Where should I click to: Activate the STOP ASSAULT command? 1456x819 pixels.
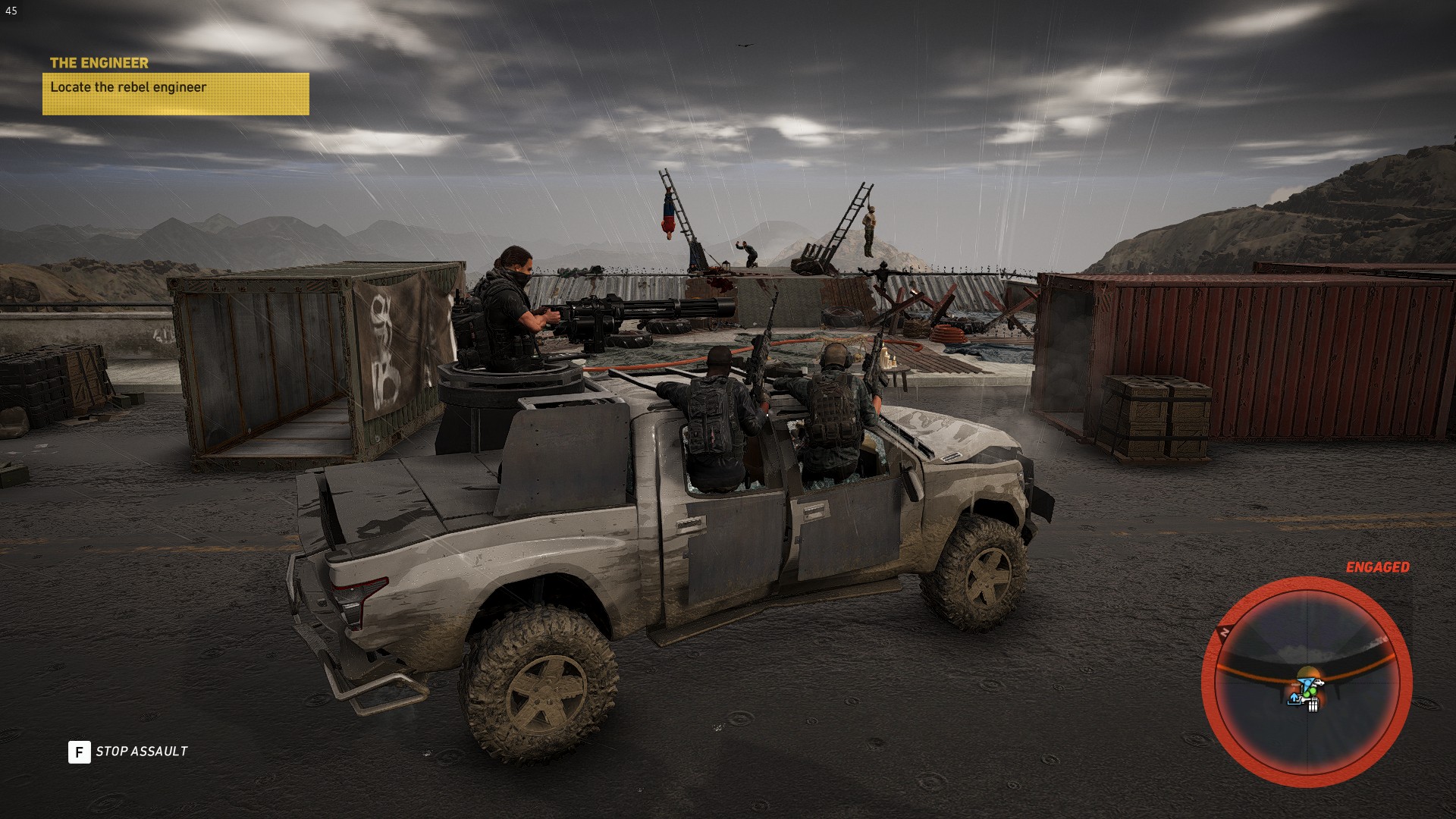[141, 752]
